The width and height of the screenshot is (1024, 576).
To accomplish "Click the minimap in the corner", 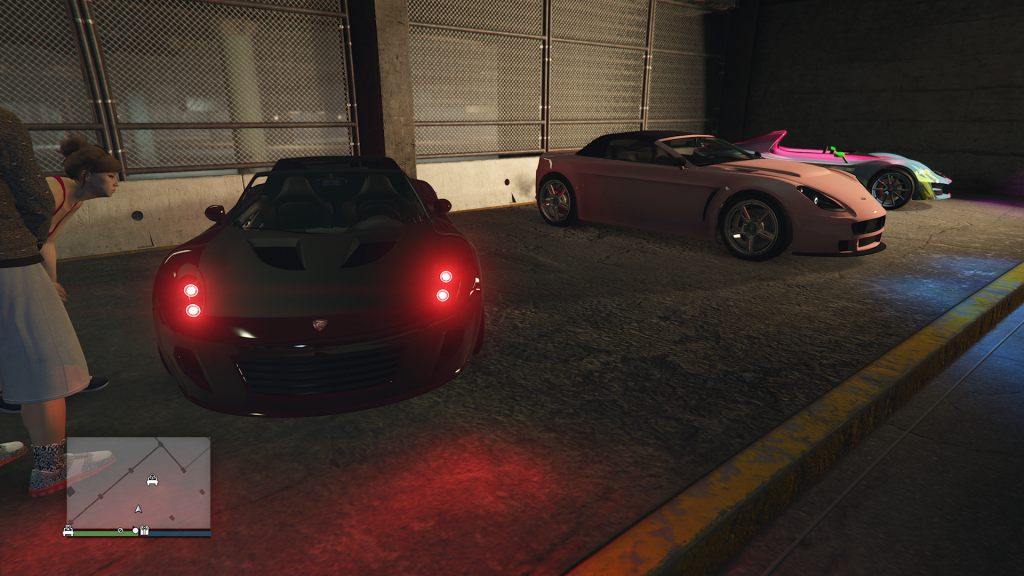I will 138,482.
